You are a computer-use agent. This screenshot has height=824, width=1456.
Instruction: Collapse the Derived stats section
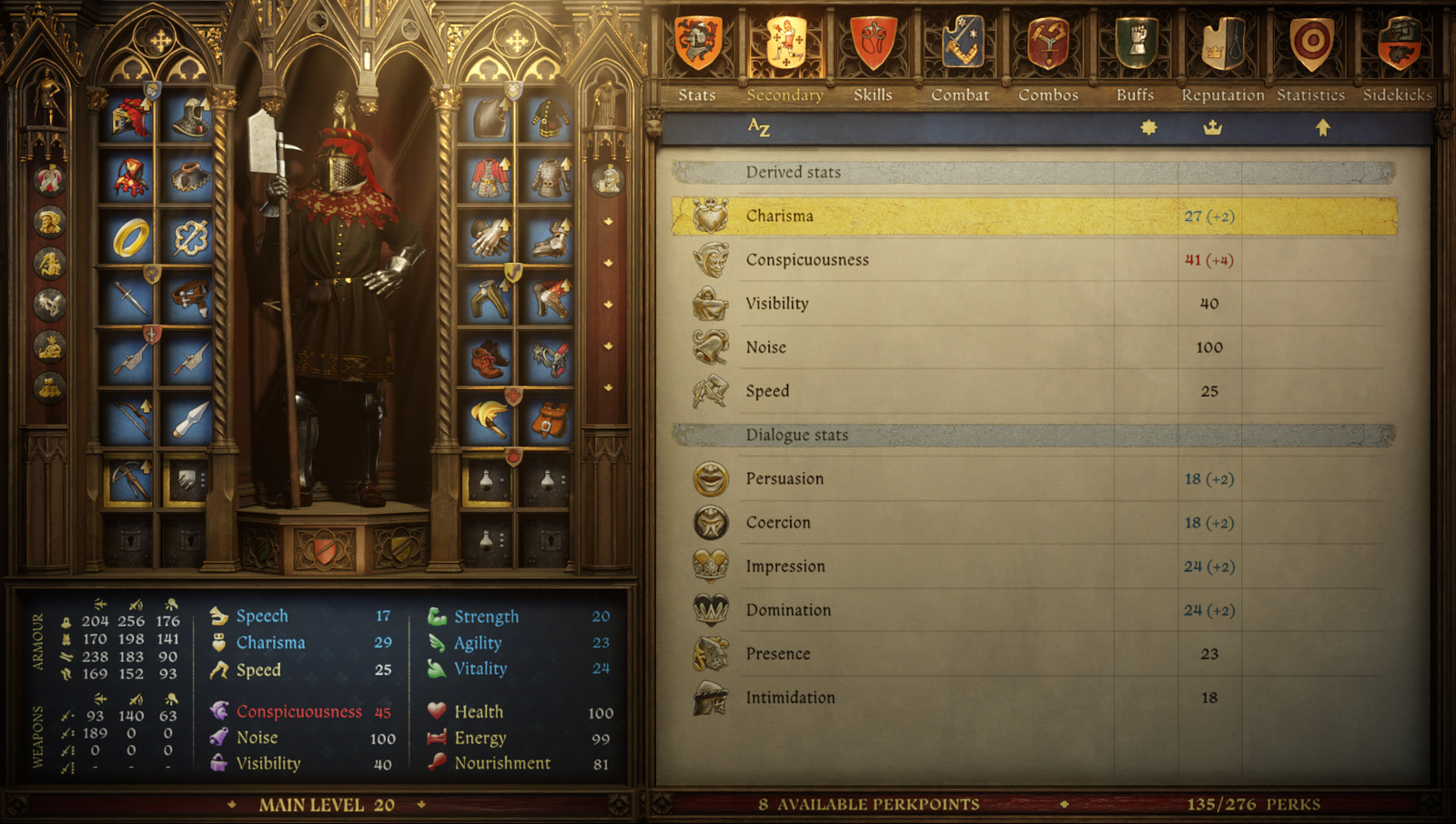pyautogui.click(x=792, y=172)
